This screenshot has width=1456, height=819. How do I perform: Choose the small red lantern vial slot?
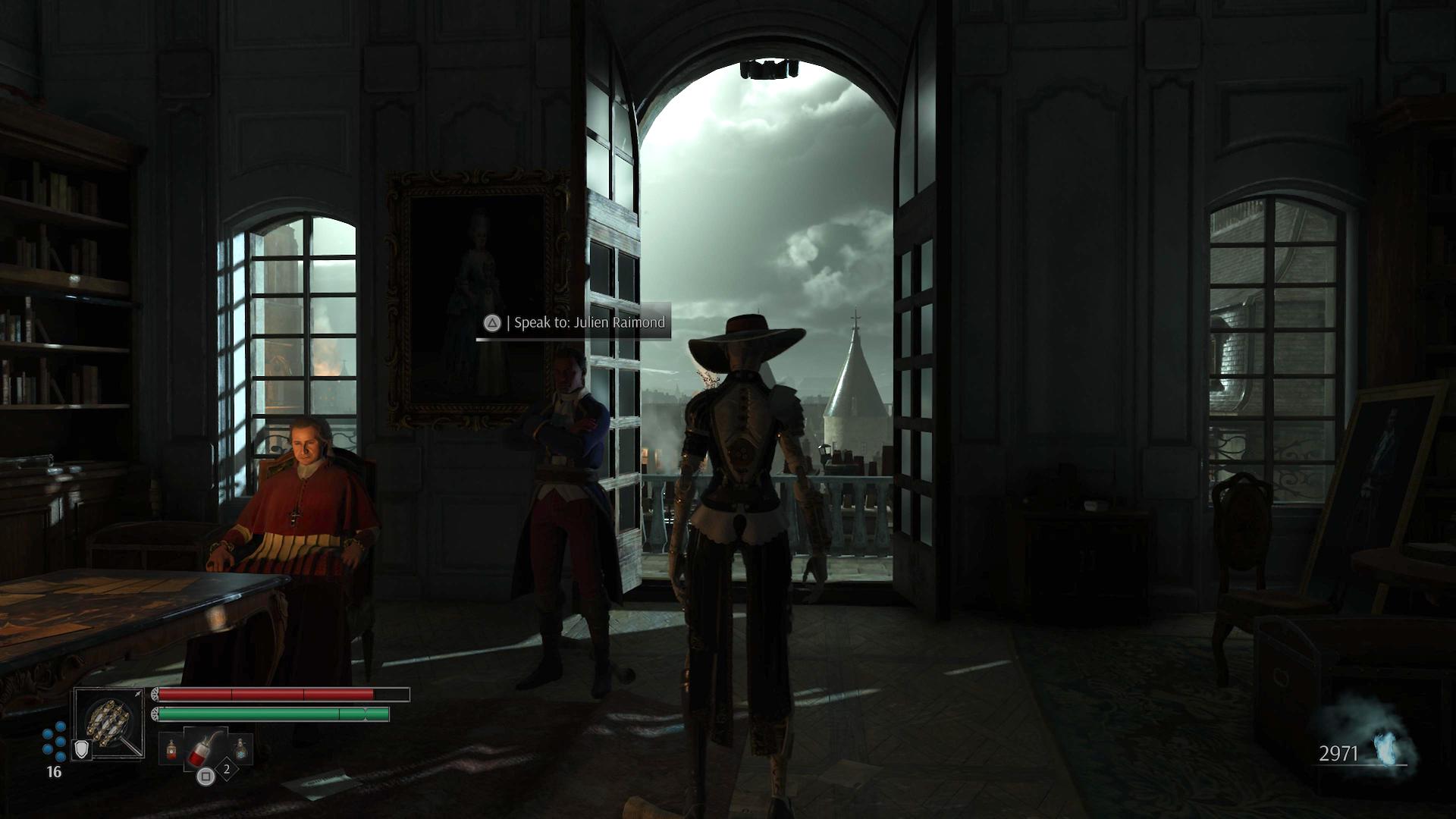(x=171, y=750)
